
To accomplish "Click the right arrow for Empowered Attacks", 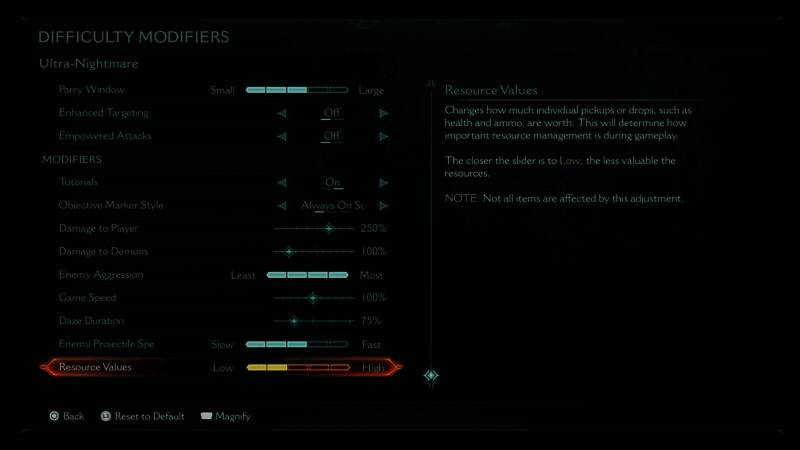I will [383, 136].
